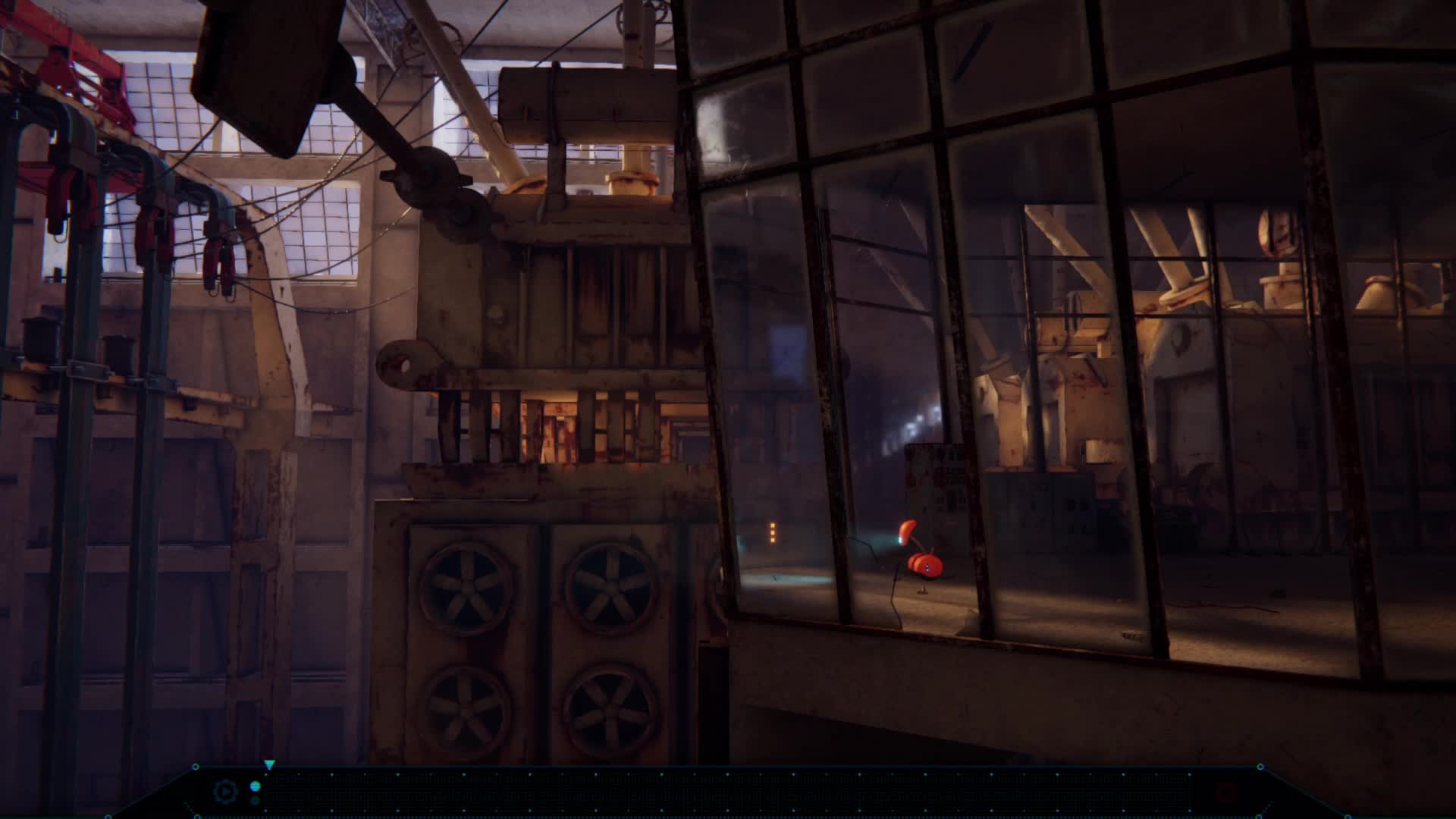
Task: Click the teal triangle marker above the HUD bar
Action: click(x=270, y=764)
